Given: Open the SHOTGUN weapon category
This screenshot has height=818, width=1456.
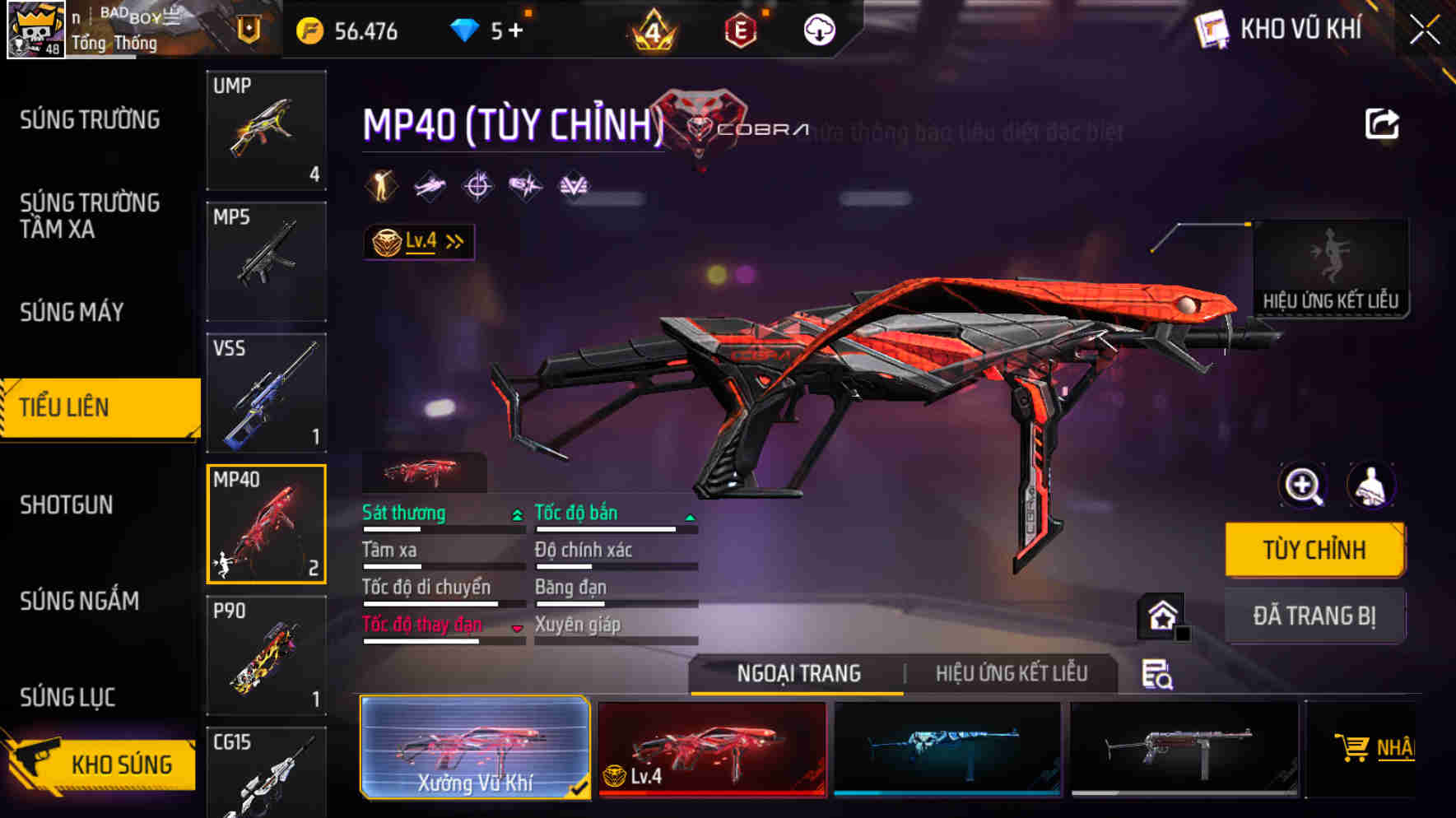Looking at the screenshot, I should (x=66, y=504).
